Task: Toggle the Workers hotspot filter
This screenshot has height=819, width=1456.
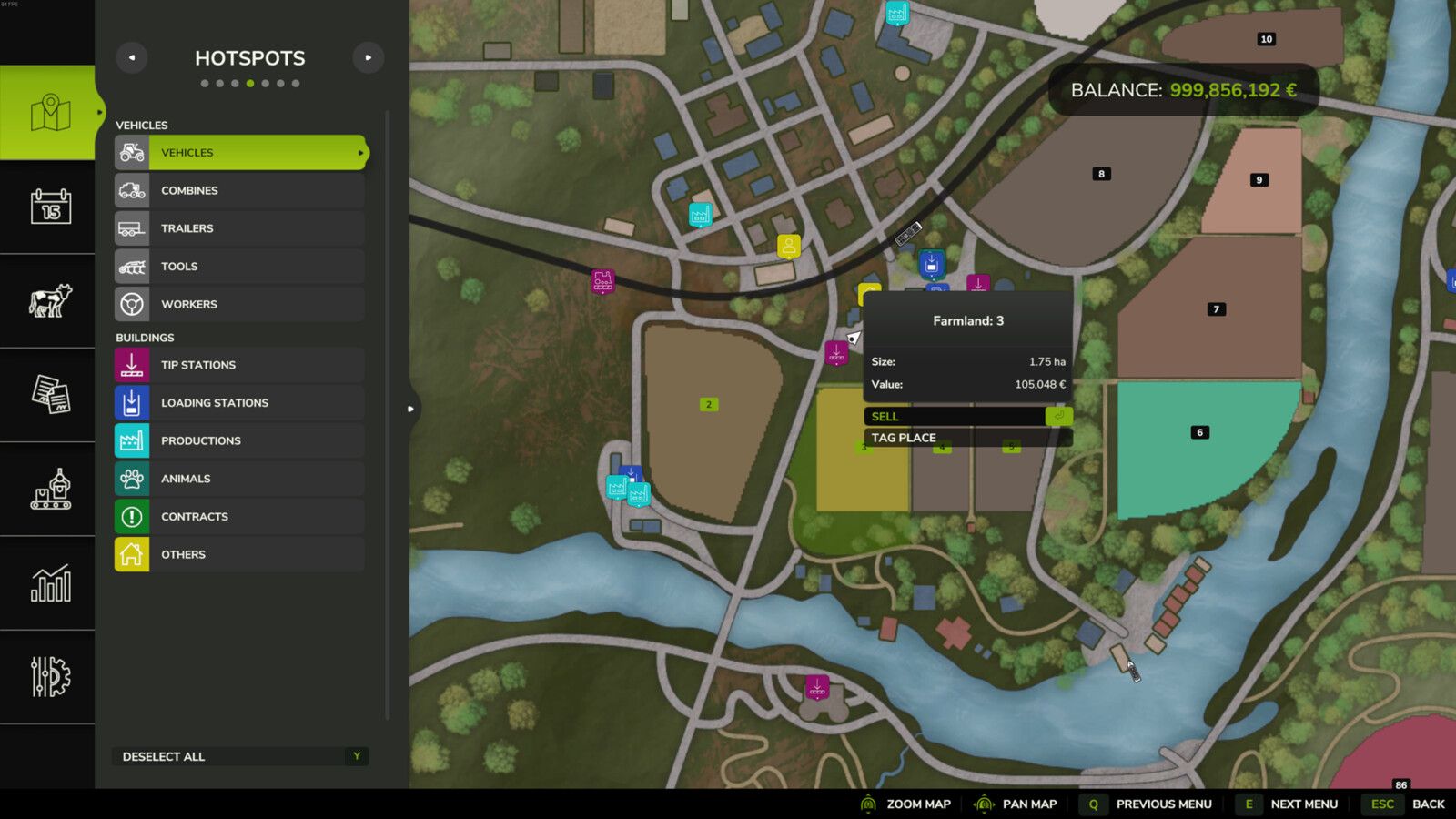Action: point(240,304)
